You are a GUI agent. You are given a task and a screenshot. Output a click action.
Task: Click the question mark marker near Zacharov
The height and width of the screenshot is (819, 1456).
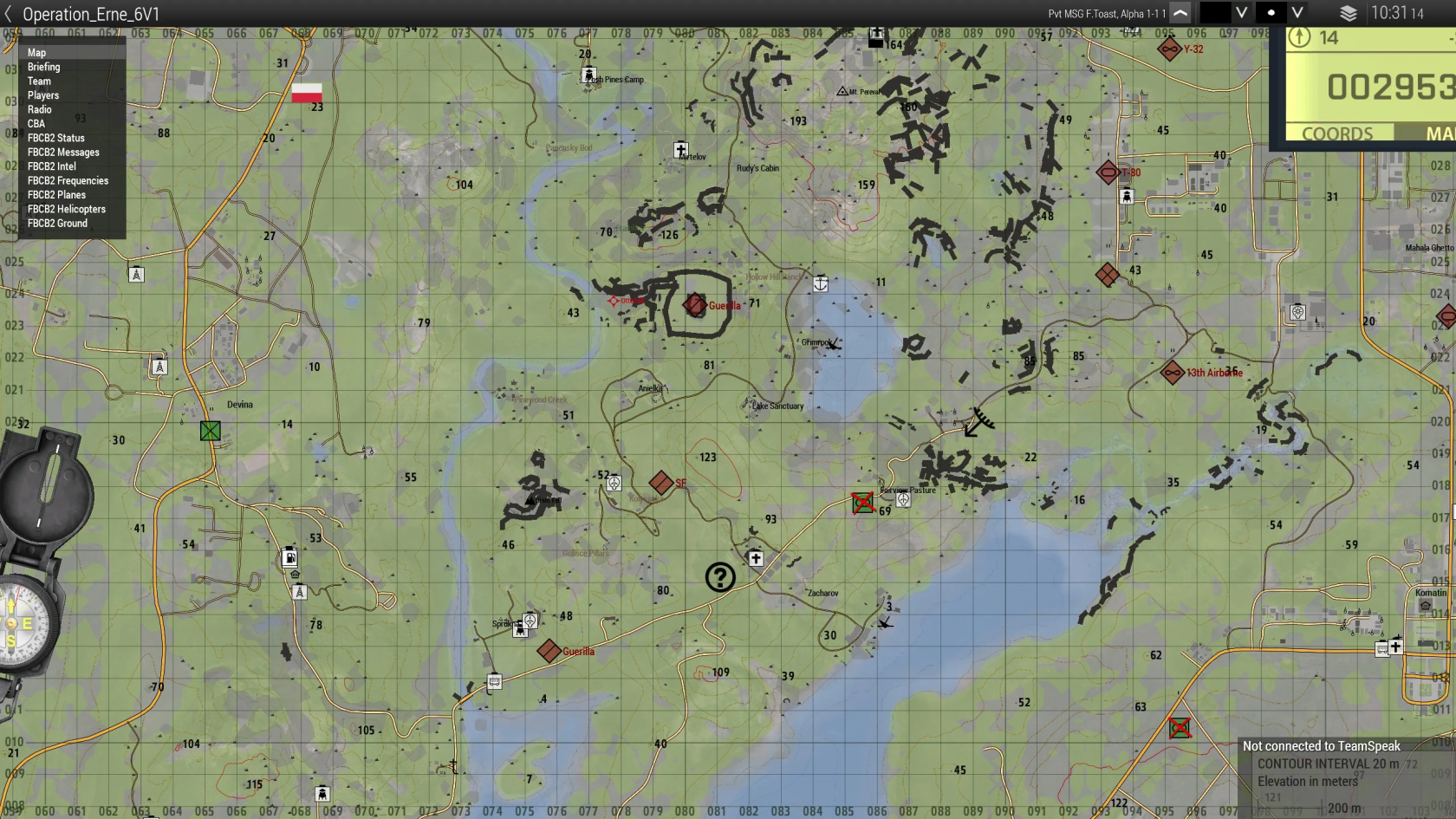(x=720, y=577)
